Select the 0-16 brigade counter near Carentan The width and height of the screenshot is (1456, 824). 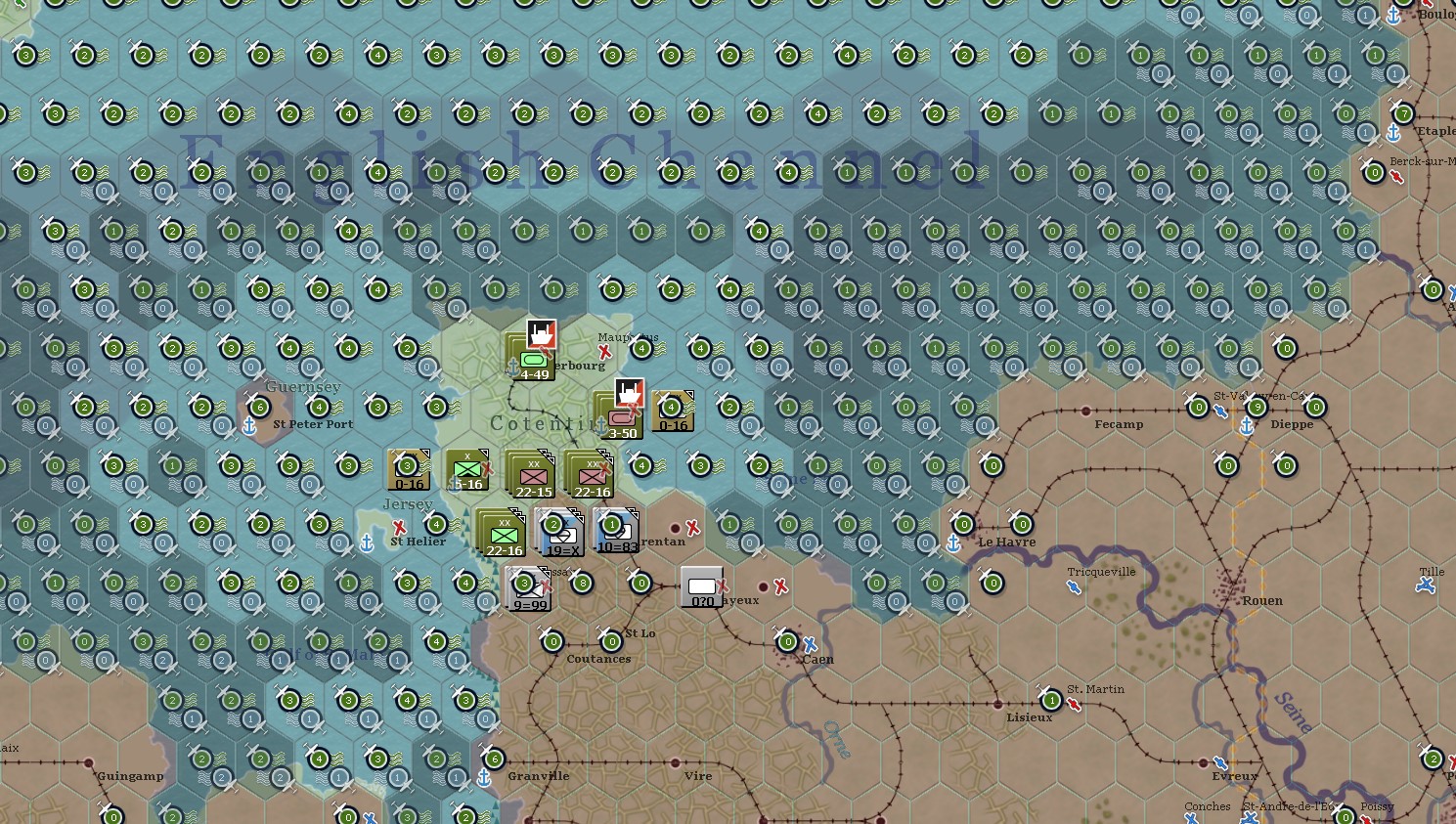671,411
